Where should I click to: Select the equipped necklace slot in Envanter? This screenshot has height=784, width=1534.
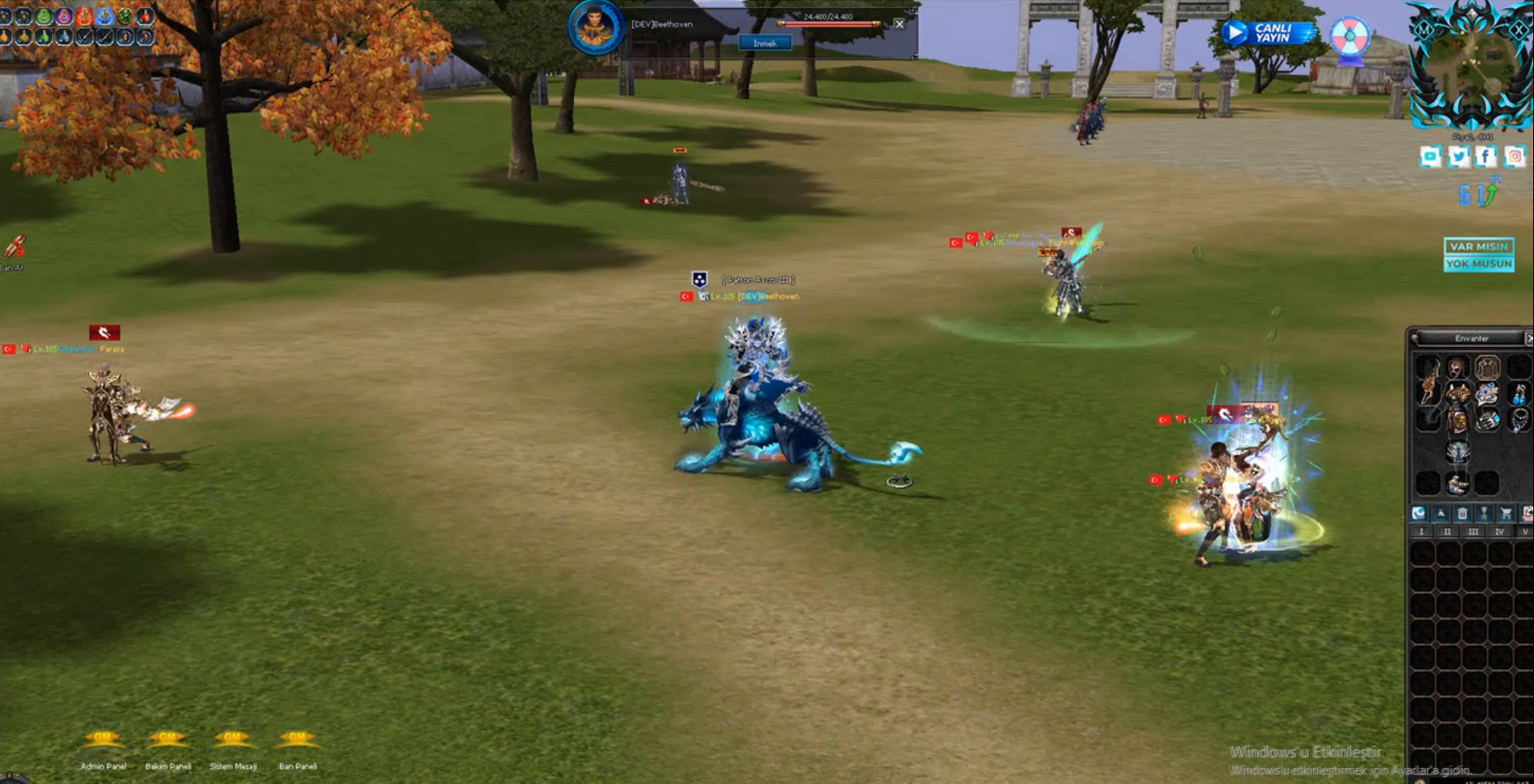pos(1519,420)
